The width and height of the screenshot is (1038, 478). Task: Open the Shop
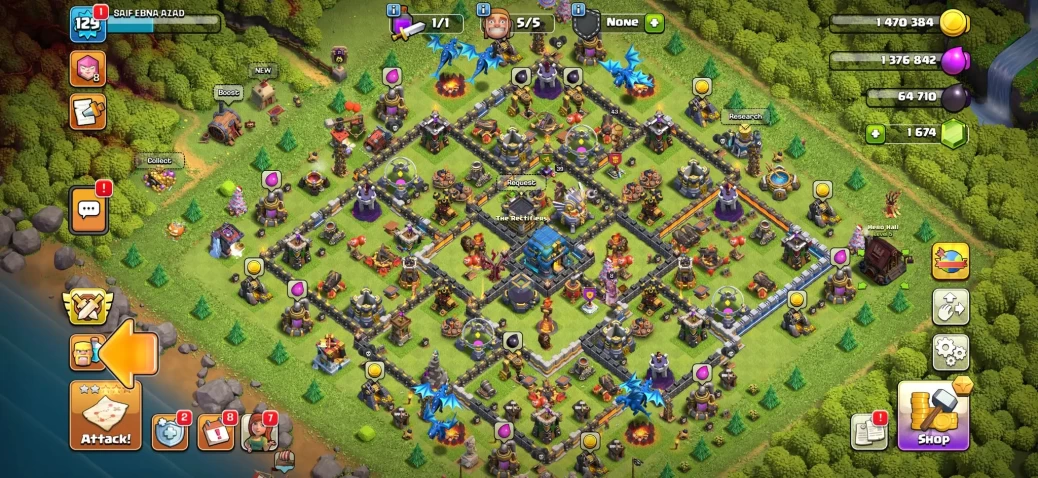coord(933,415)
